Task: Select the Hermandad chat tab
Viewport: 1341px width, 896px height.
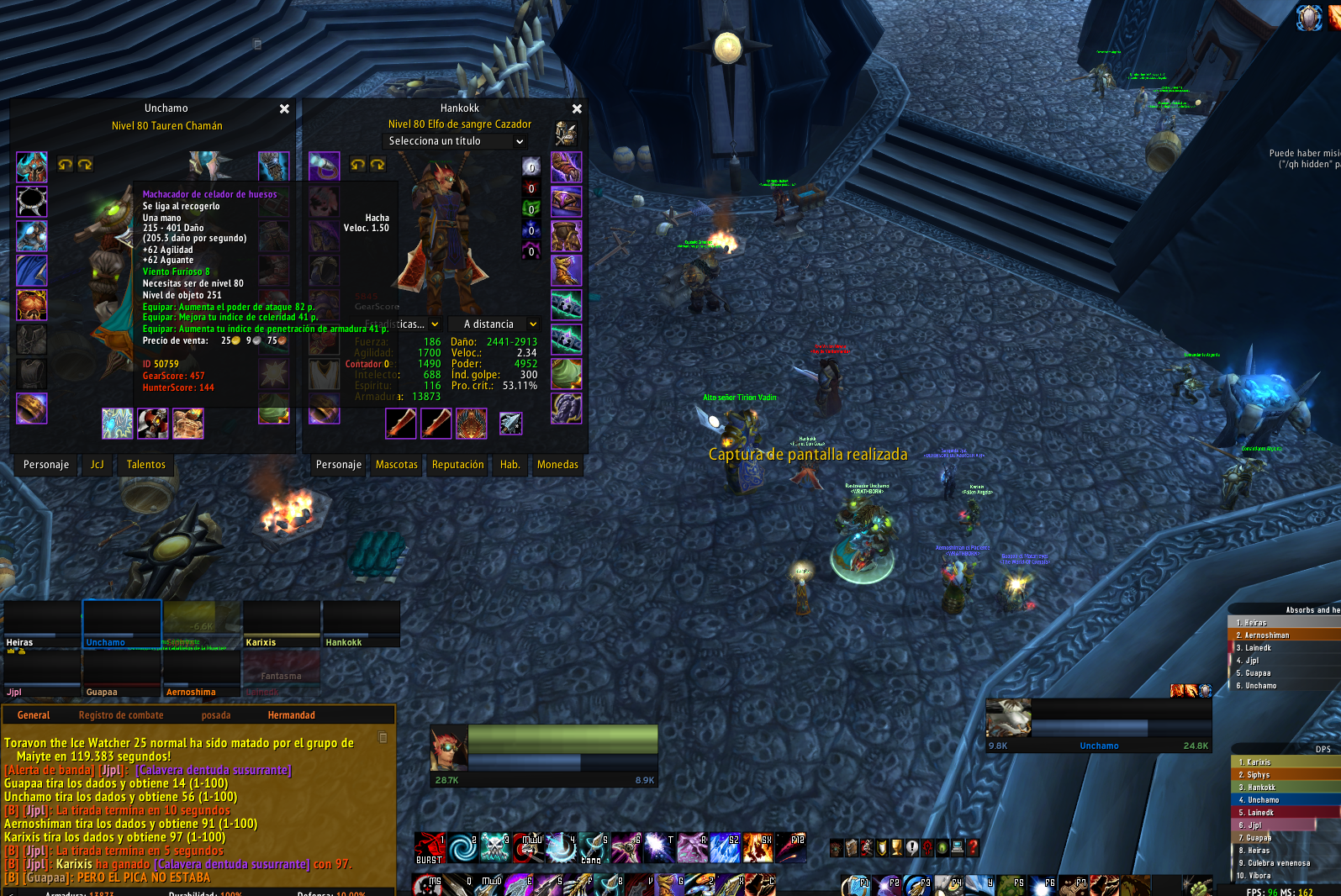Action: click(291, 715)
